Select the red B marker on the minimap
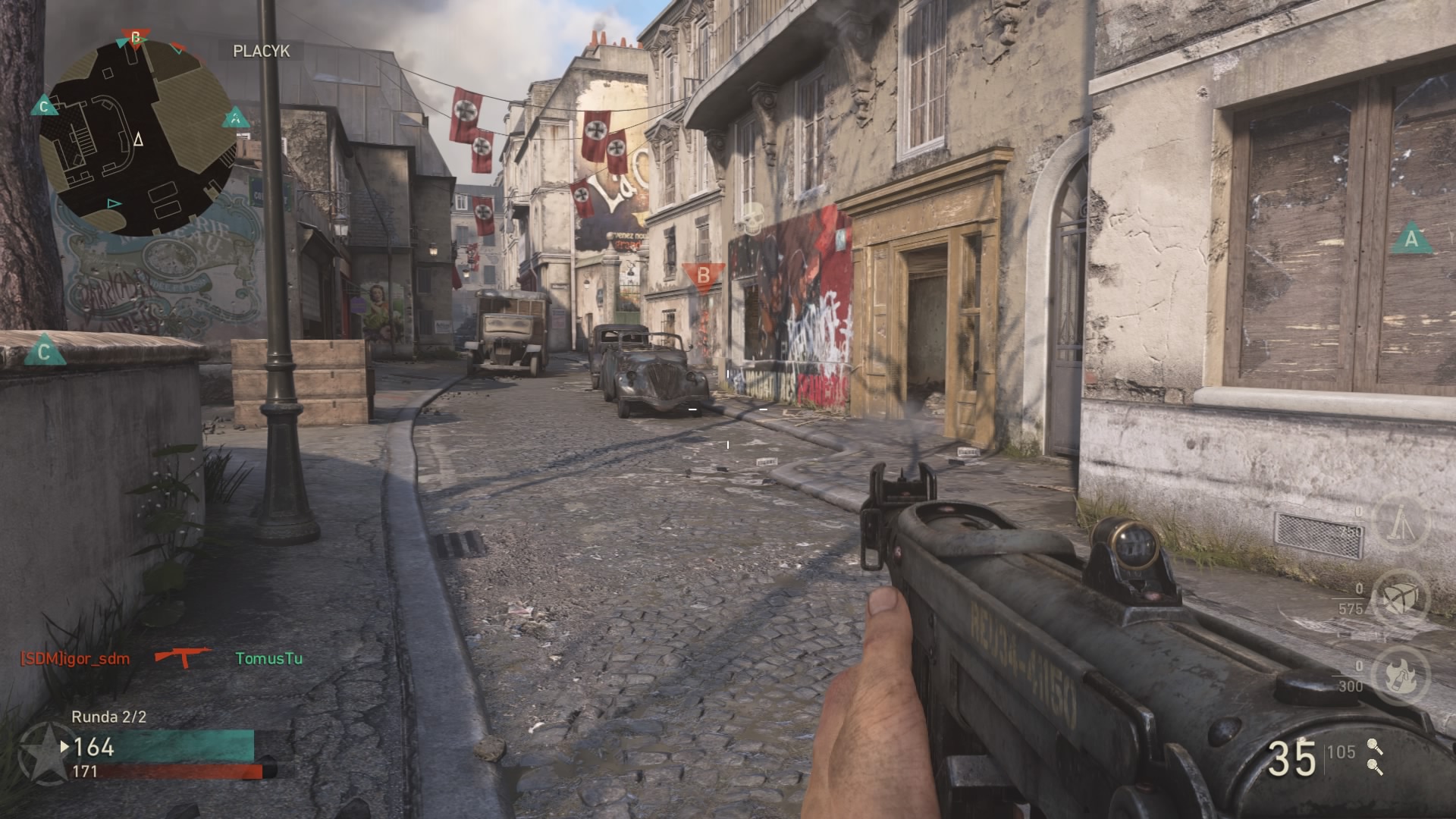 click(136, 37)
